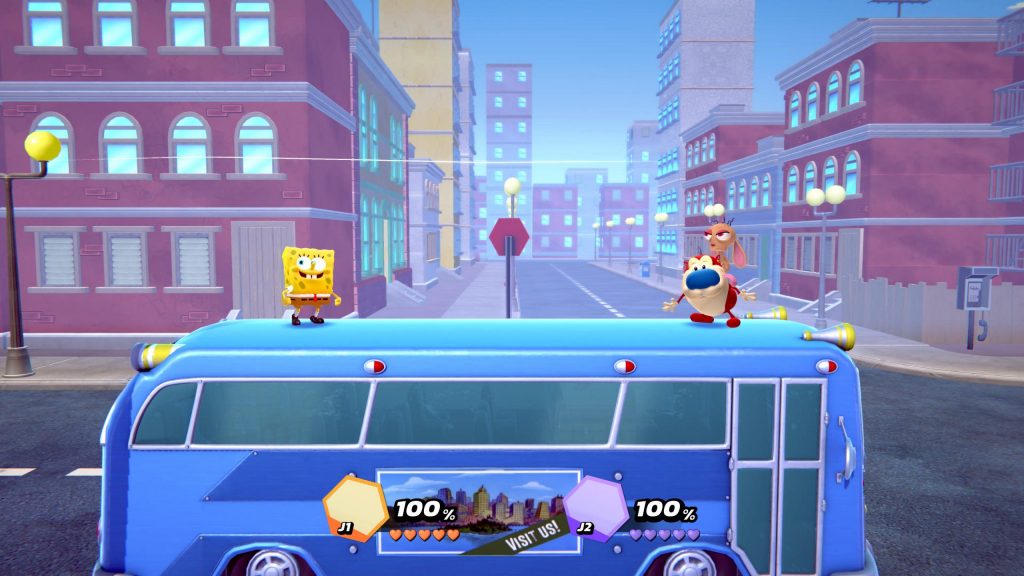Select the orange J1 player portrait hexagon
Screen dimensions: 1024x576
point(356,505)
